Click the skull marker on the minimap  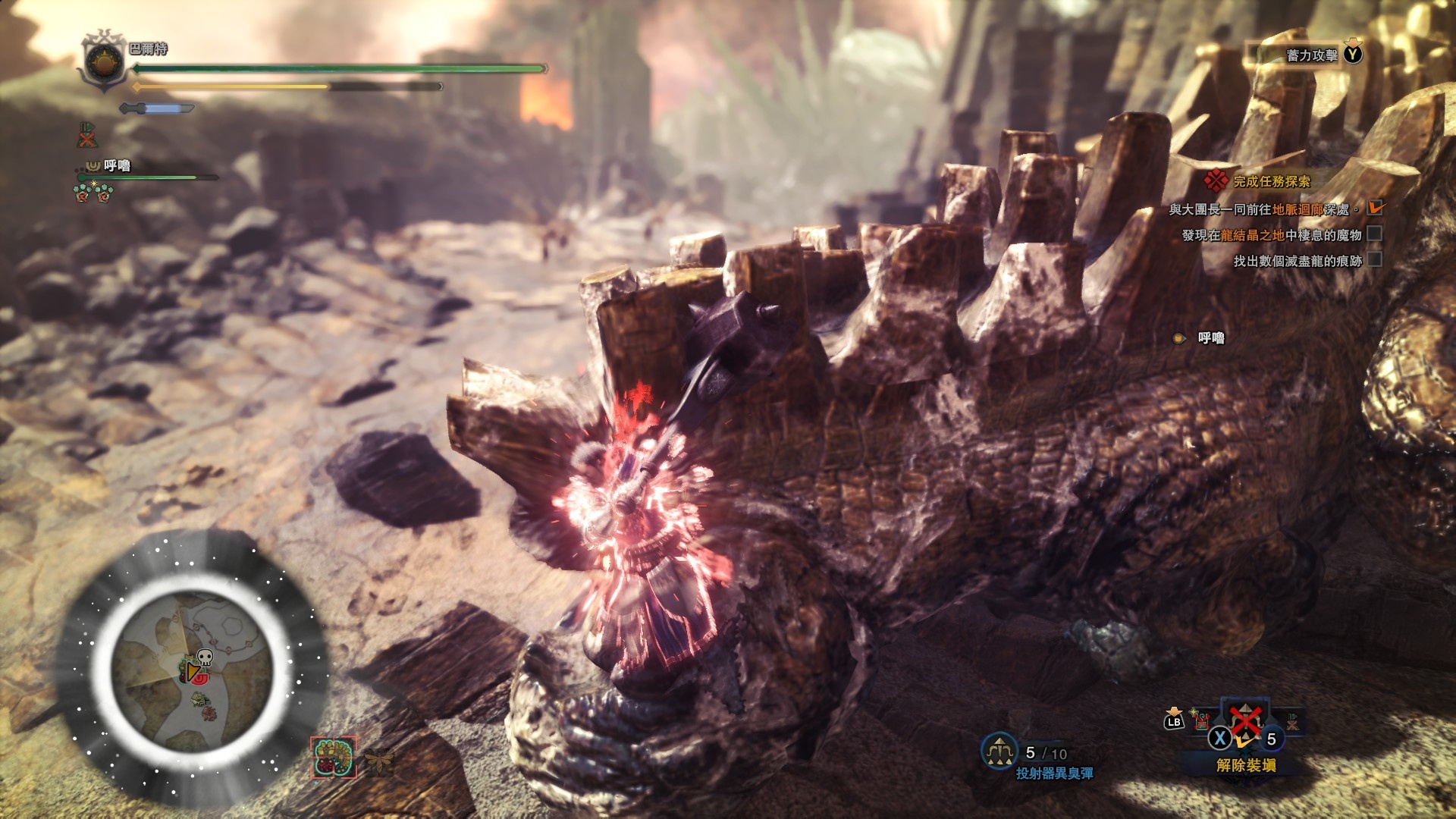point(205,657)
